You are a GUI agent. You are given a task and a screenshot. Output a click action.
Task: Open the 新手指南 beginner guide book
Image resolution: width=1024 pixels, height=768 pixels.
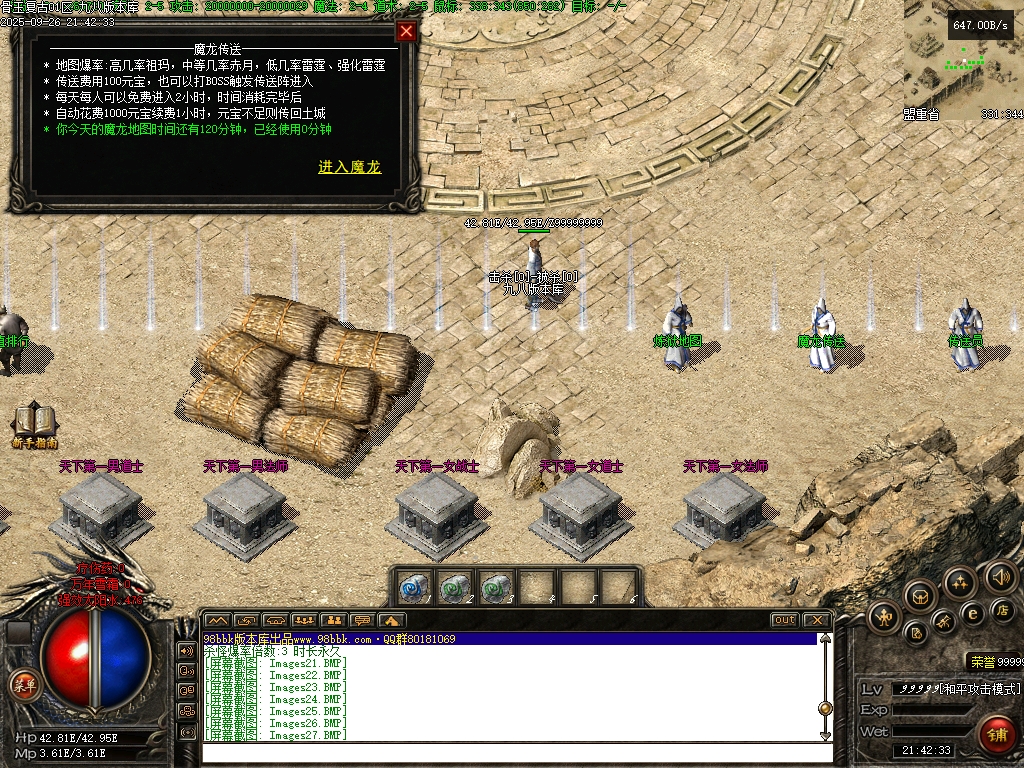34,423
